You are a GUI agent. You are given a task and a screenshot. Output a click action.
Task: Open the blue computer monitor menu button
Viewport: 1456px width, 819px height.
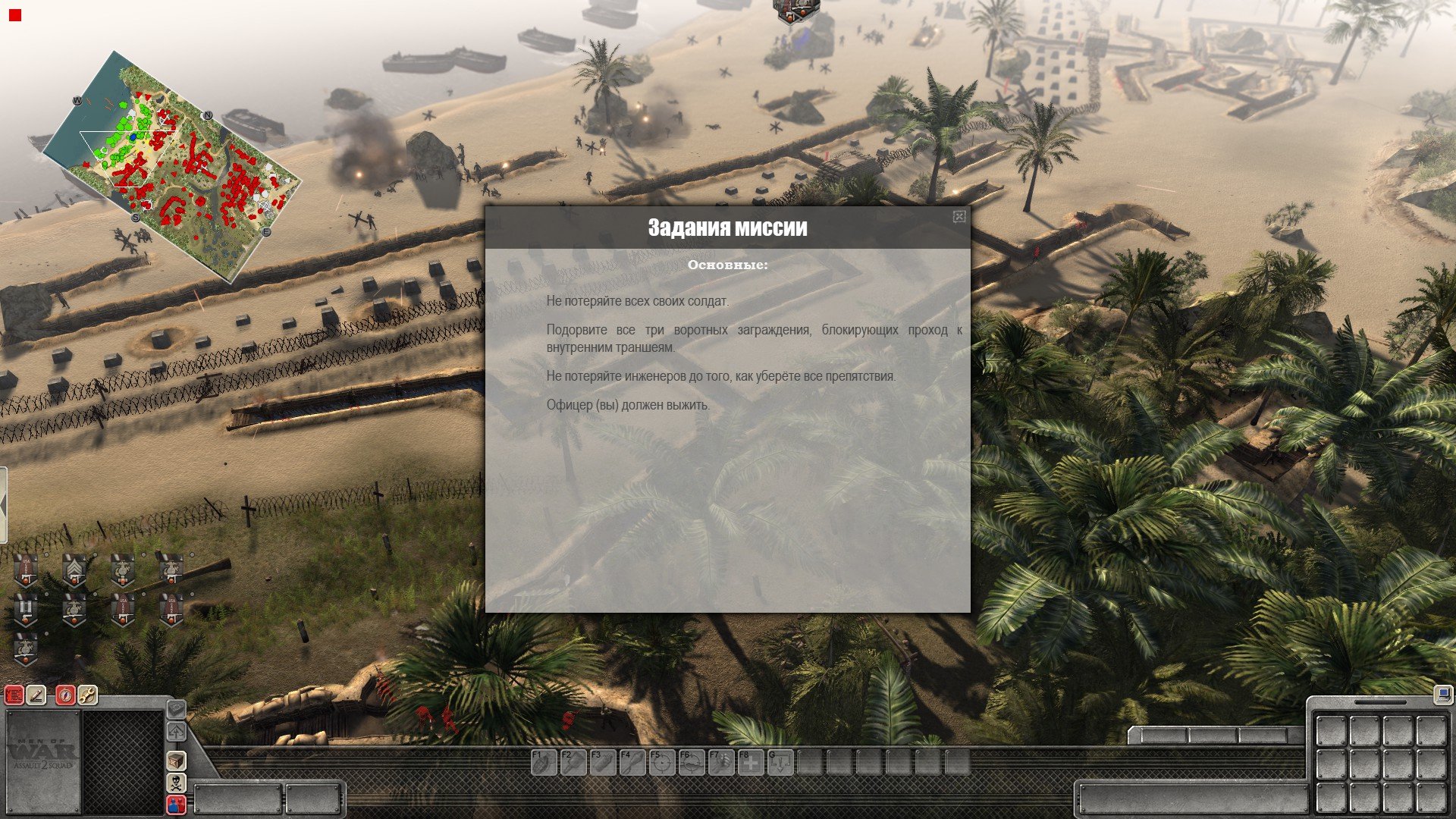tap(1442, 693)
